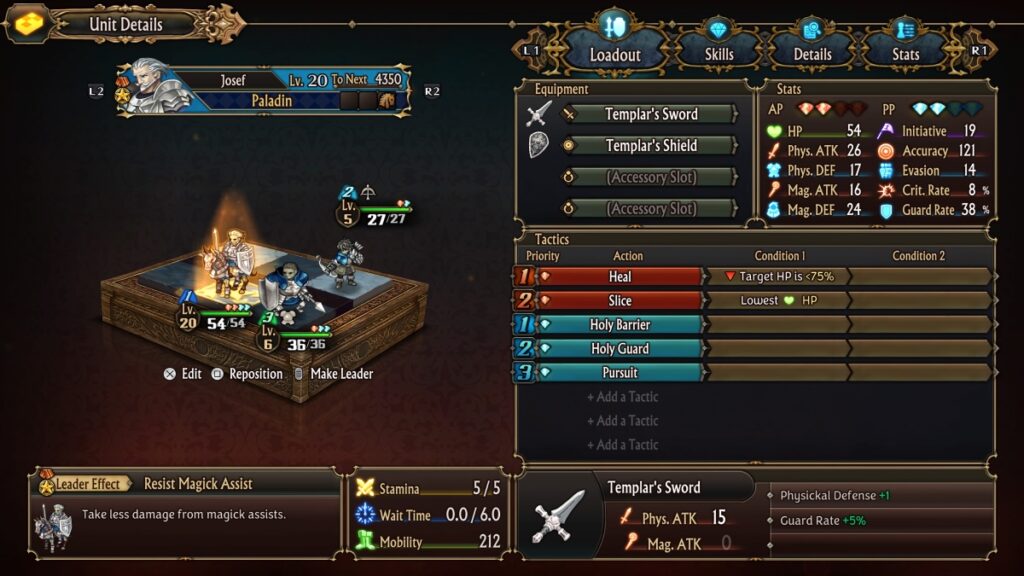This screenshot has width=1024, height=576.
Task: Edit the 'Target HP is <75%' condition
Action: (776, 277)
